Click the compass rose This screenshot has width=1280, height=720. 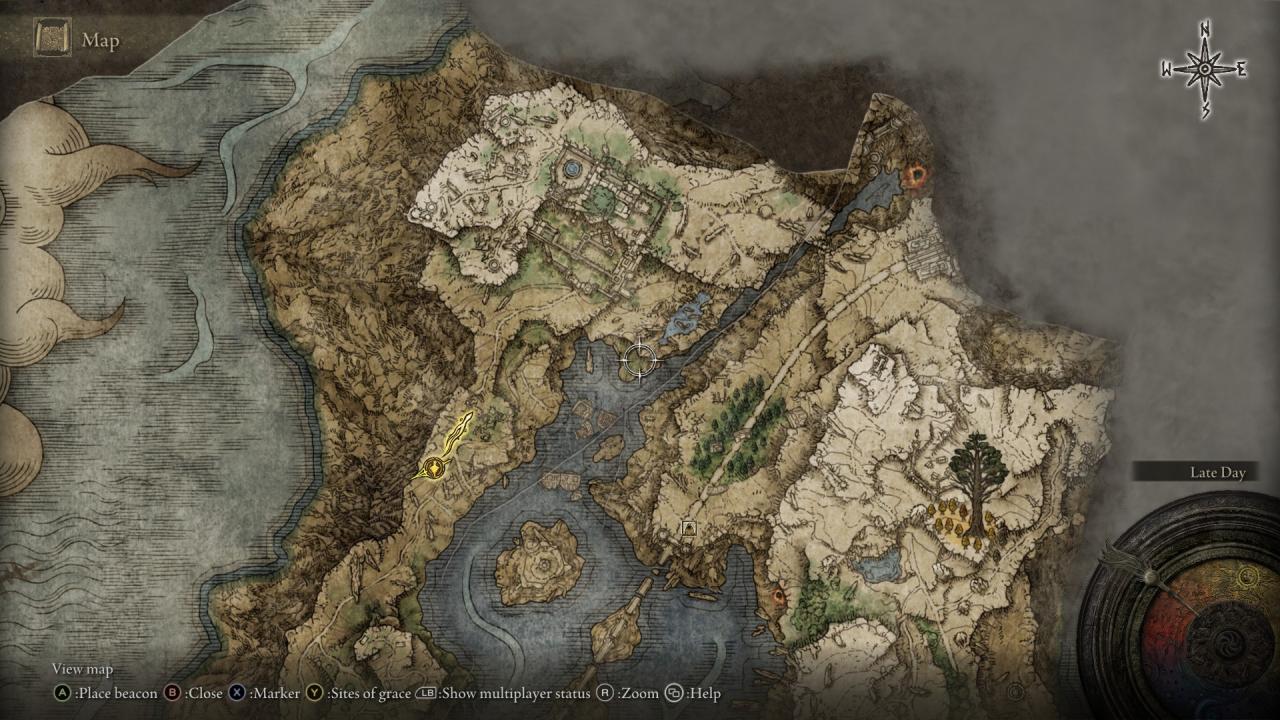[1205, 69]
